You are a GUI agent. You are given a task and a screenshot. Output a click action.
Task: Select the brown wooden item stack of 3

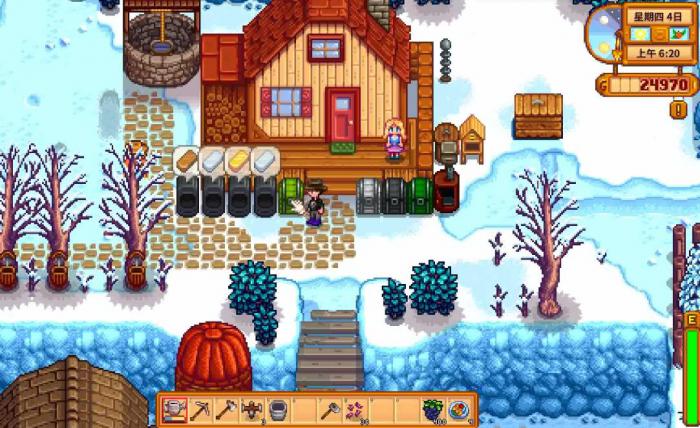coord(253,409)
